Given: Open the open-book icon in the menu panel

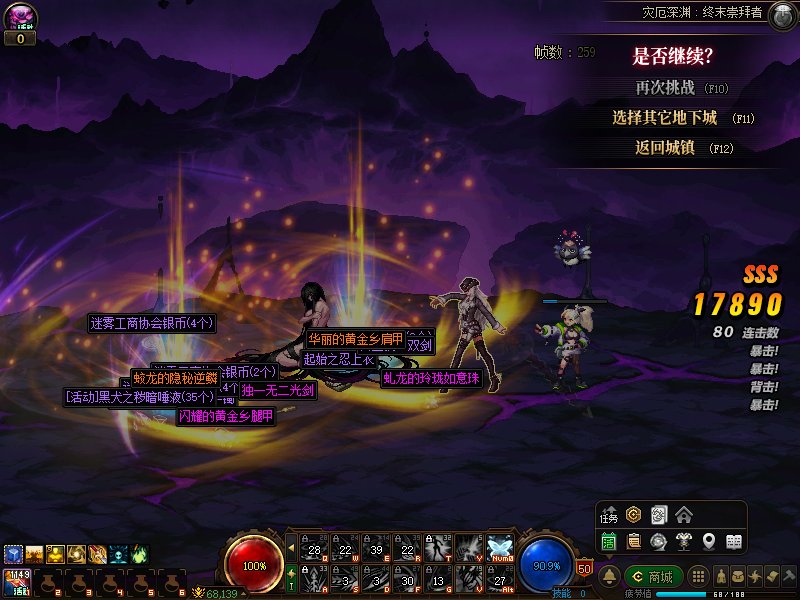Looking at the screenshot, I should point(734,541).
